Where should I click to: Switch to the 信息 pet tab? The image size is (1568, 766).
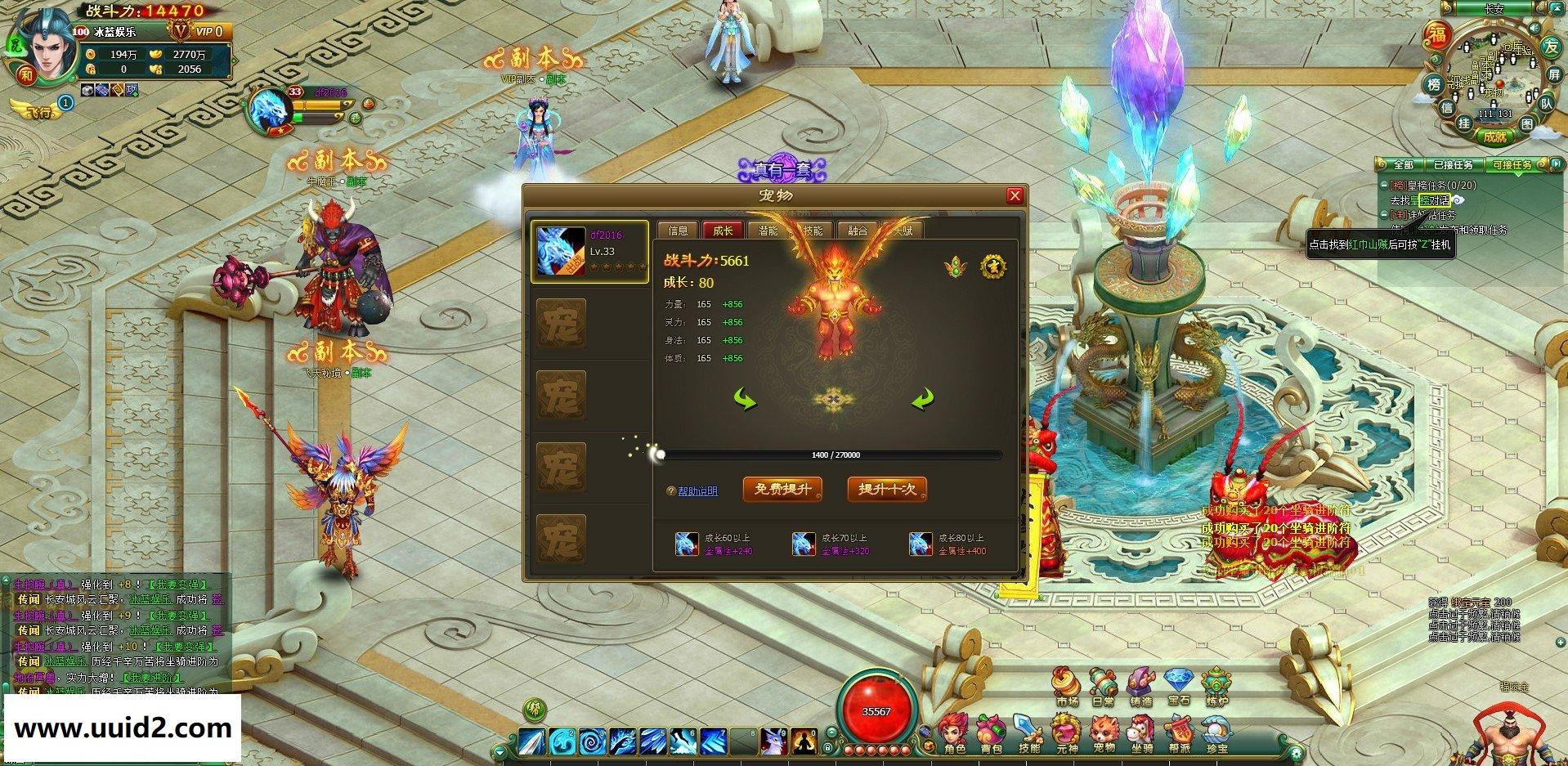tap(679, 231)
